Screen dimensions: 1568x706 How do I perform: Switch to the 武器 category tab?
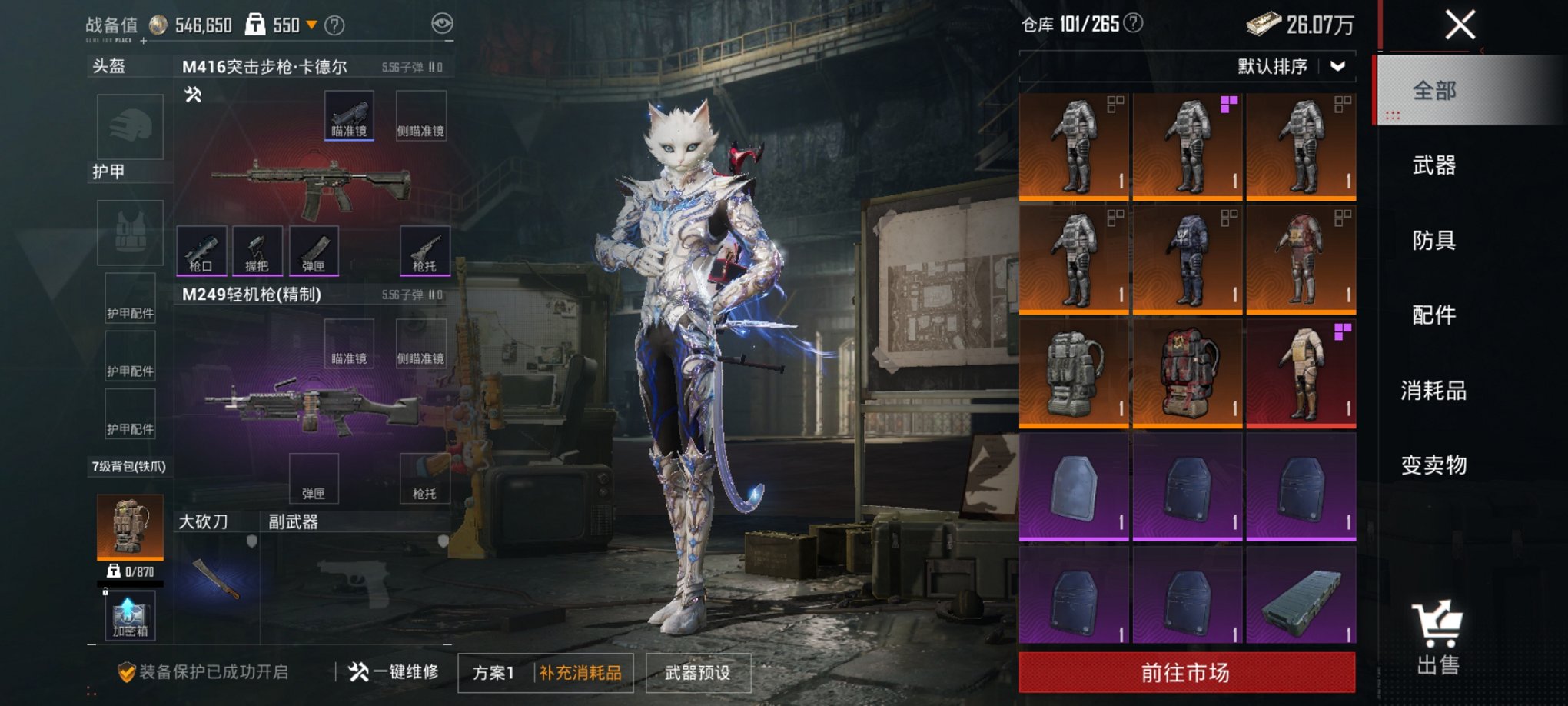[1433, 165]
